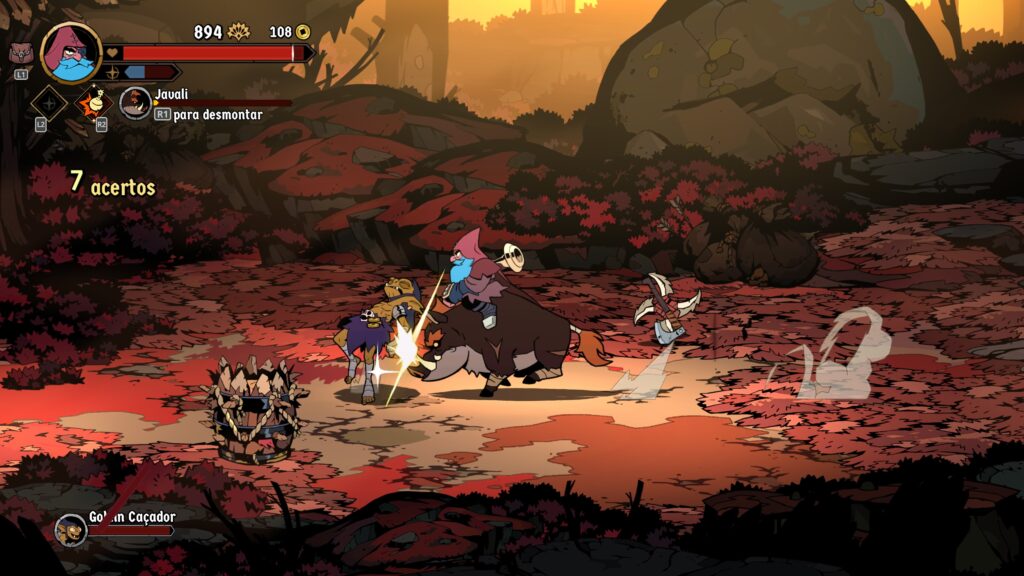The width and height of the screenshot is (1024, 576).
Task: Select the dark star ability diamond
Action: (x=48, y=102)
